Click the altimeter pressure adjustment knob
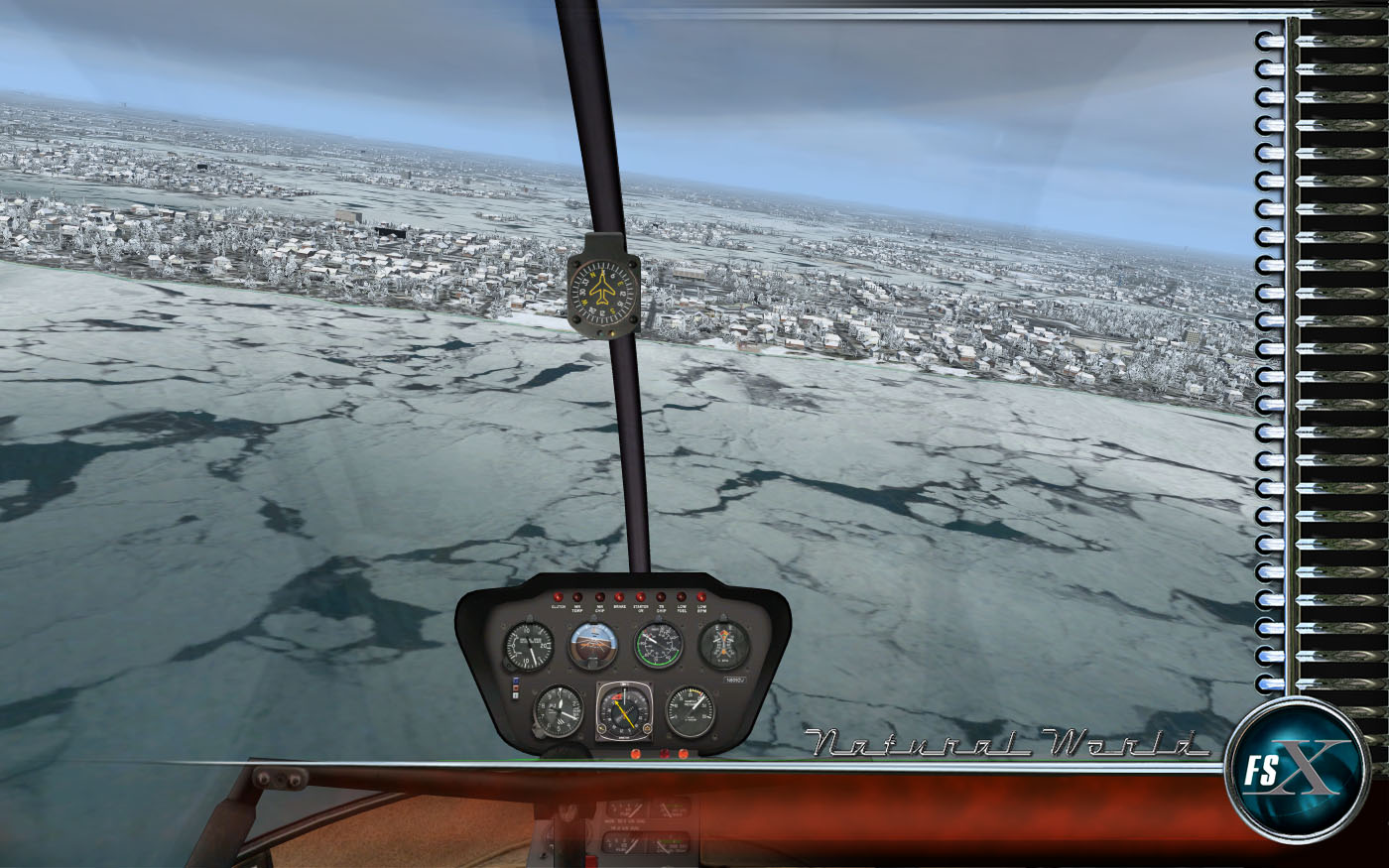Viewport: 1389px width, 868px height. coord(538,732)
